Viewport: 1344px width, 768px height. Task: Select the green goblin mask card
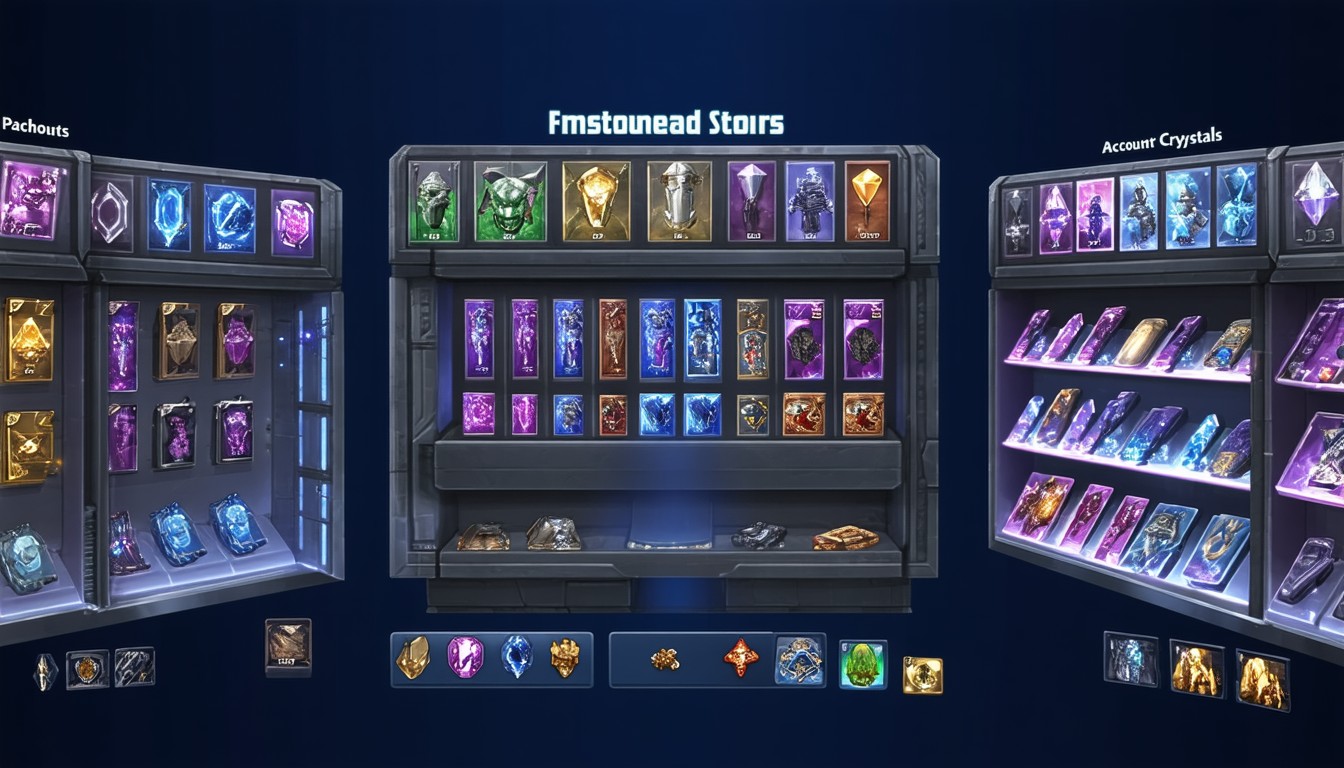pyautogui.click(x=510, y=200)
